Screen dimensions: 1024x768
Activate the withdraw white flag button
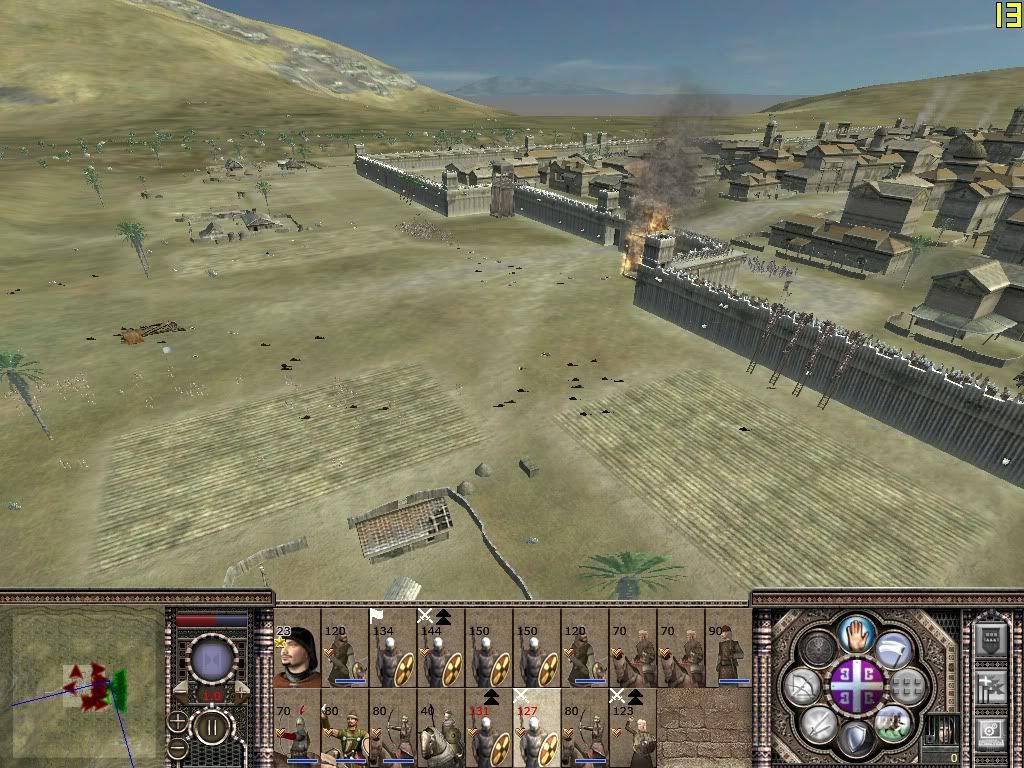coord(894,650)
